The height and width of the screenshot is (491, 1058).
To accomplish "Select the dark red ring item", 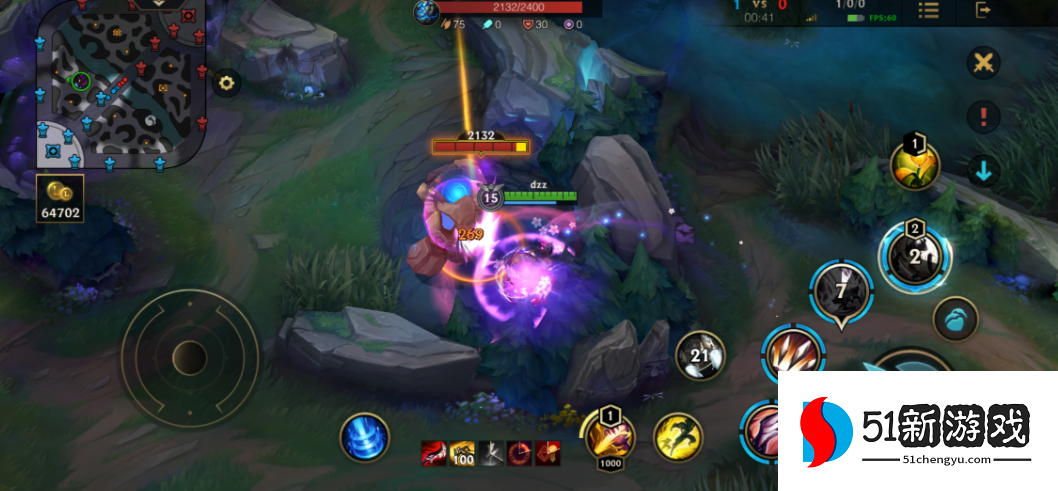I will pos(519,453).
